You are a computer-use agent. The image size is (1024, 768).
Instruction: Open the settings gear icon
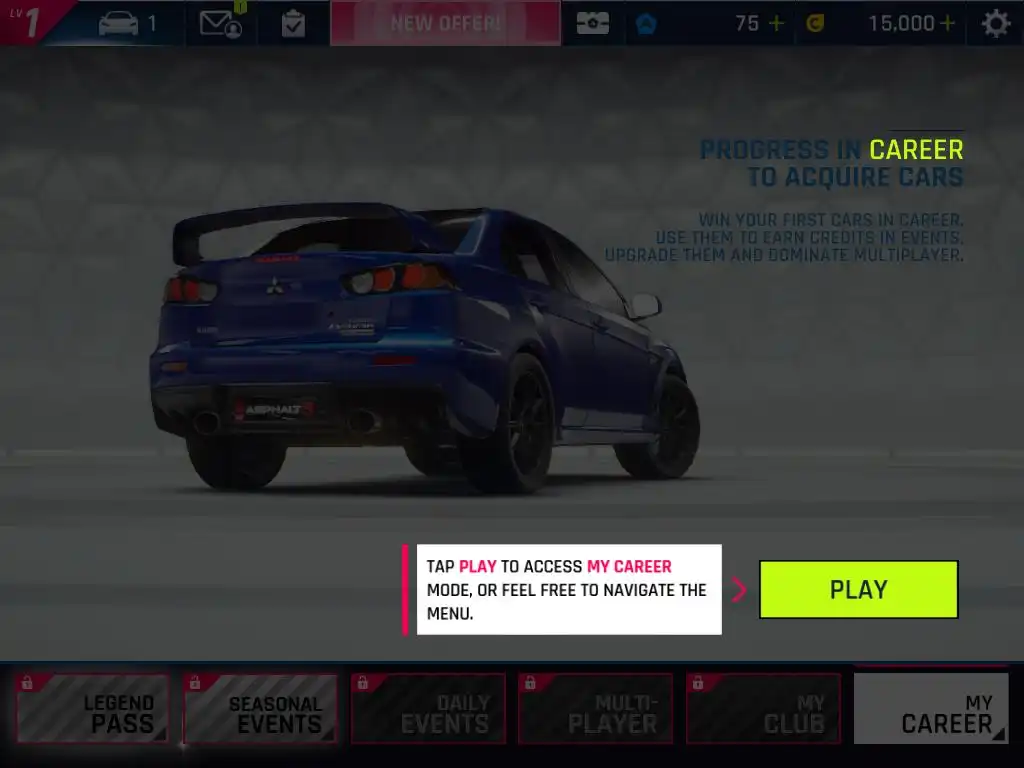(995, 23)
